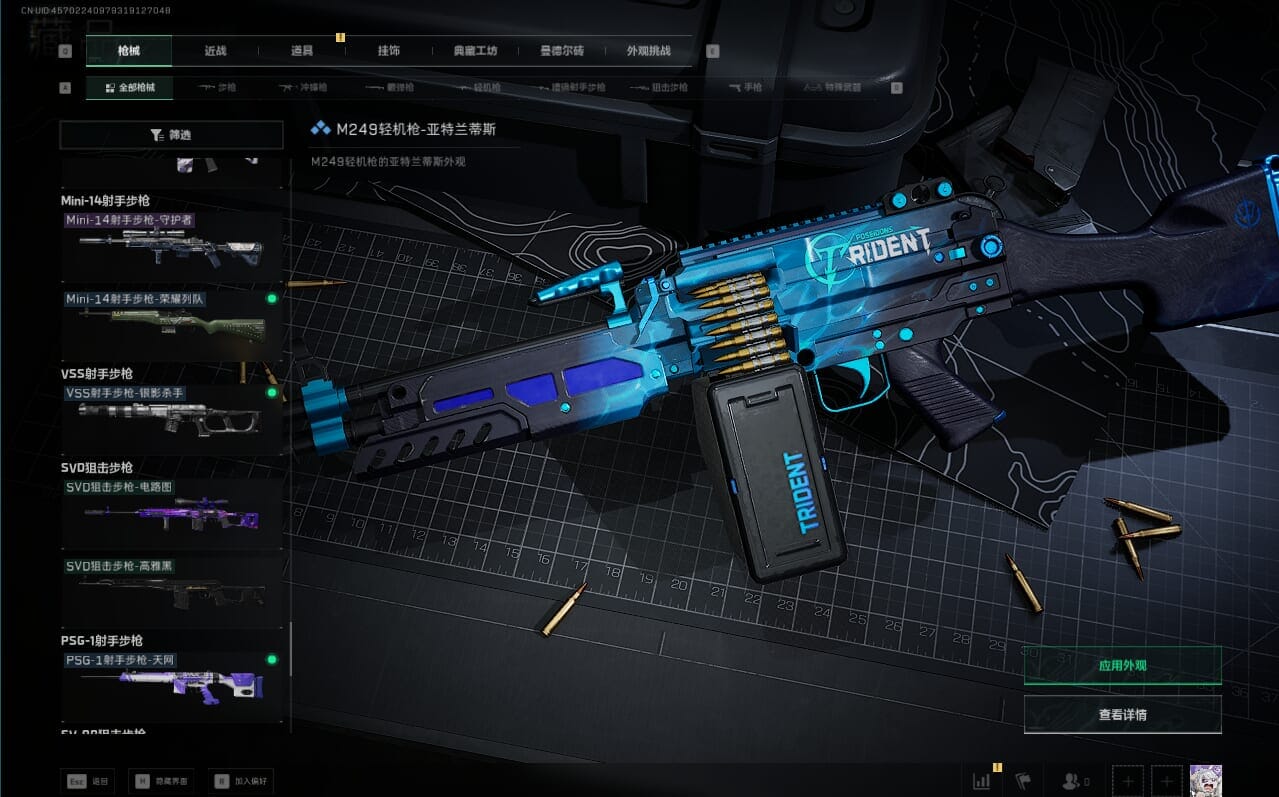Image resolution: width=1279 pixels, height=797 pixels.
Task: Filter by 手枪 (pistol) category
Action: tap(745, 88)
